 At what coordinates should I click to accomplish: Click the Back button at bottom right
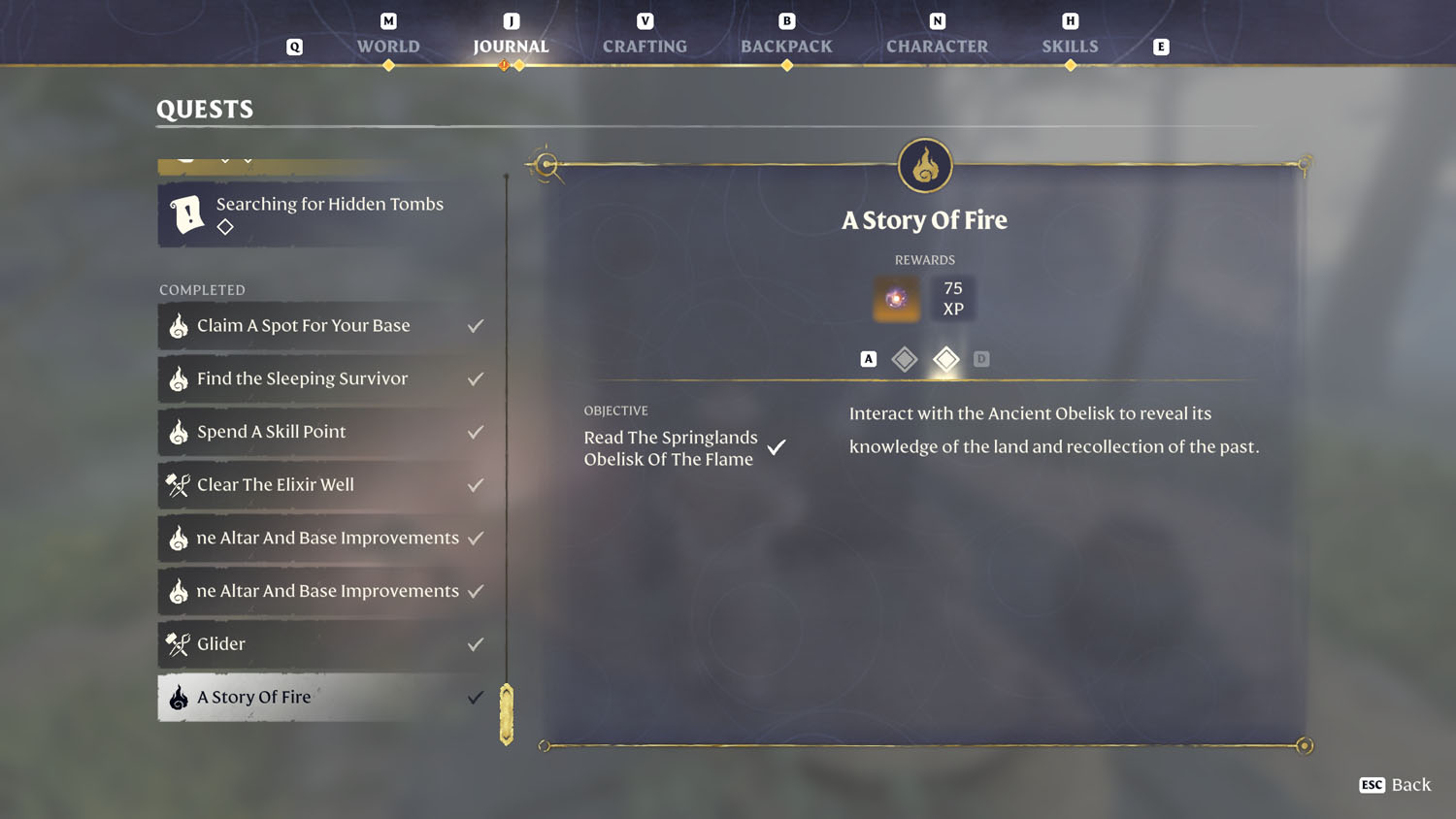1395,785
